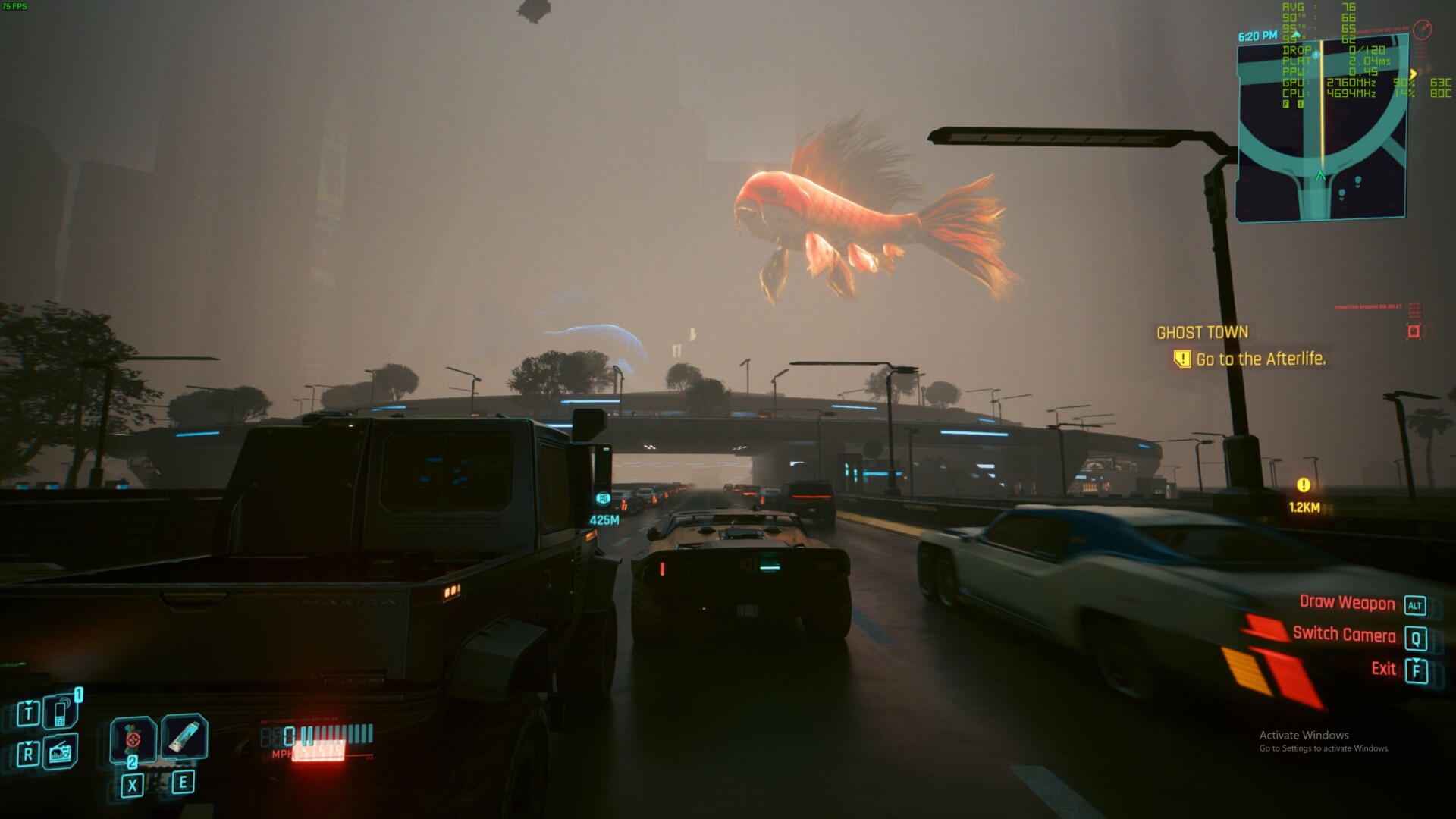Select the grenade quick slot
The height and width of the screenshot is (819, 1456).
point(133,739)
